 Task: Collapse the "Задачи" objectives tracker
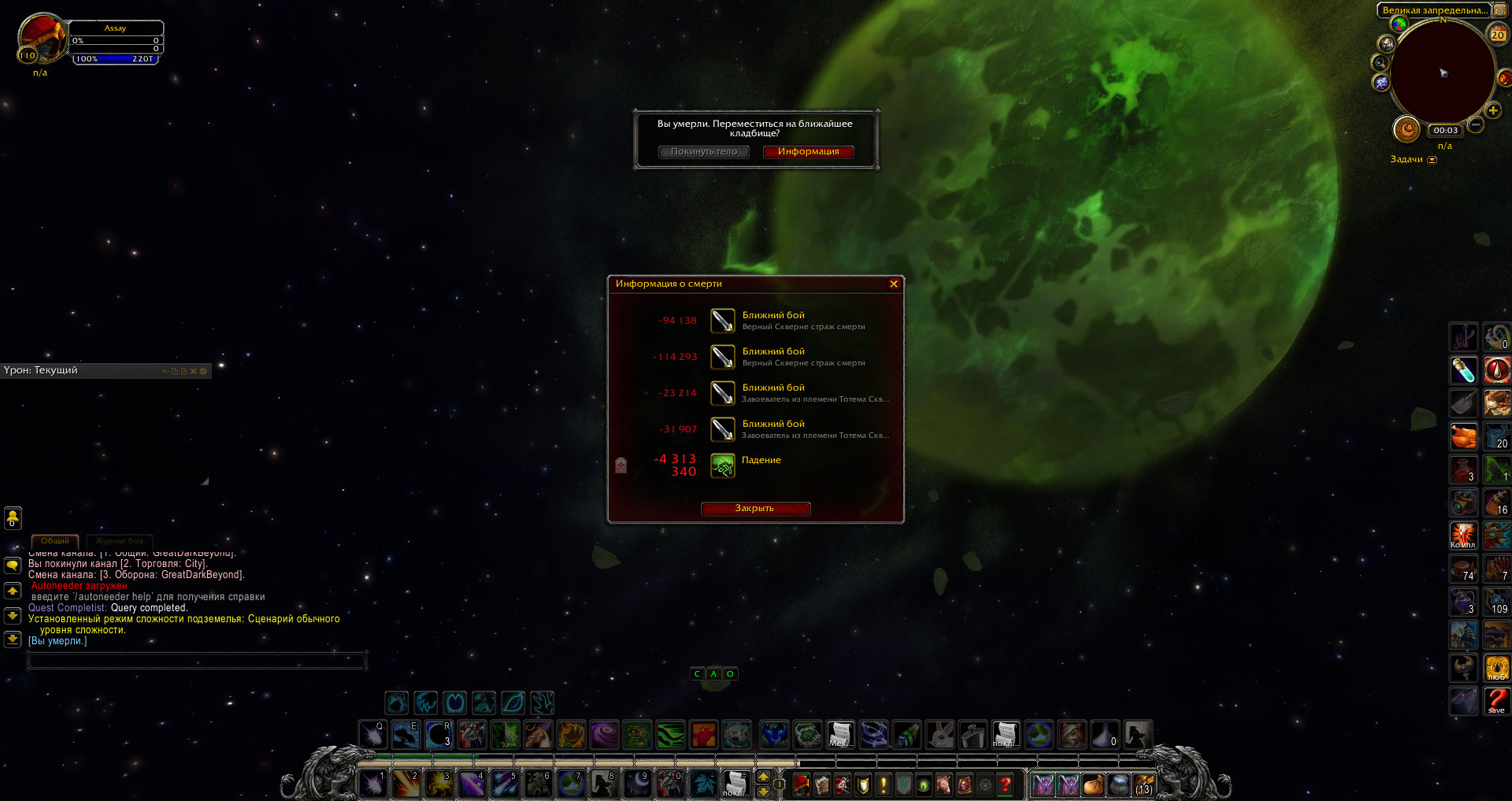1432,160
